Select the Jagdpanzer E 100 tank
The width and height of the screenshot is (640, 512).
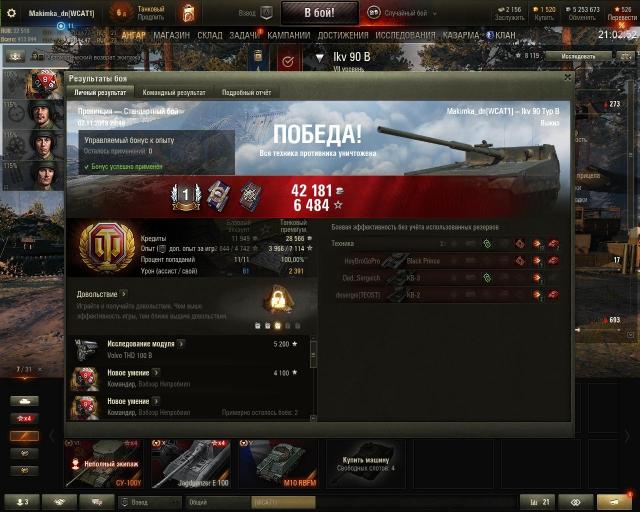click(x=194, y=463)
